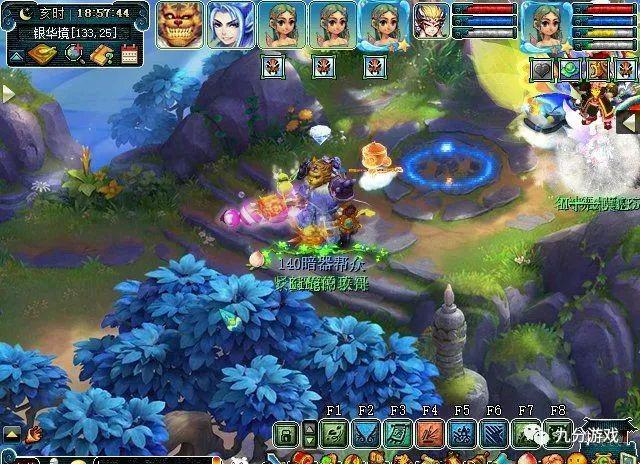Activate the F6 dark blue slash skill

(x=494, y=435)
